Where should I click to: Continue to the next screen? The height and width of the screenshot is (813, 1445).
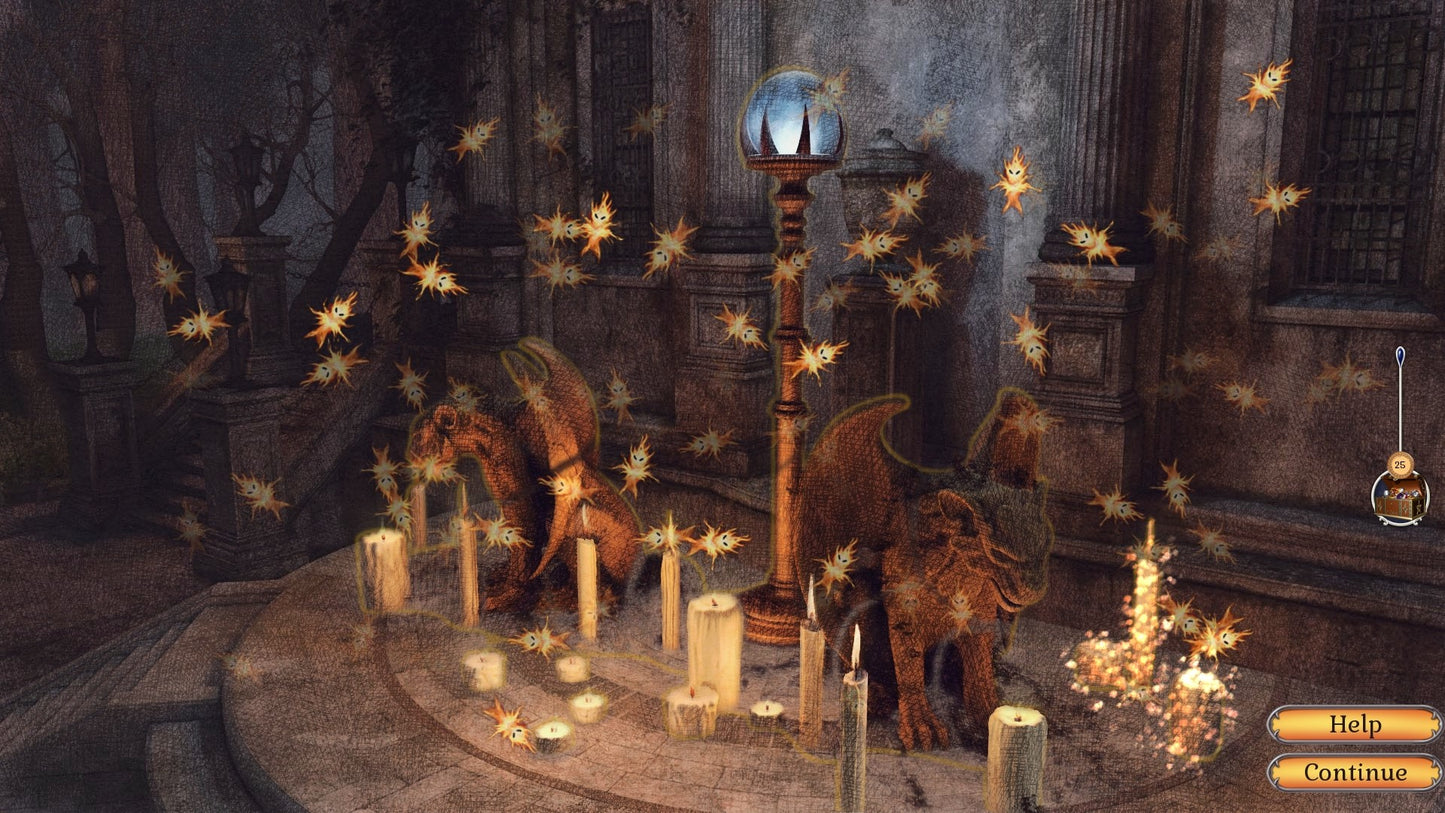pyautogui.click(x=1354, y=772)
